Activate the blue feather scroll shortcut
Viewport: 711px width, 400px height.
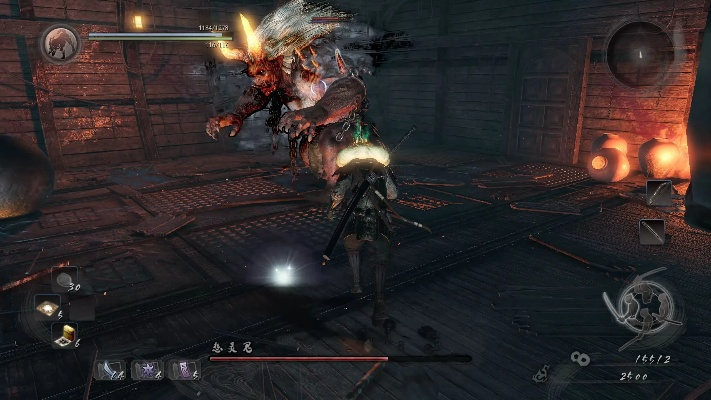coord(108,369)
